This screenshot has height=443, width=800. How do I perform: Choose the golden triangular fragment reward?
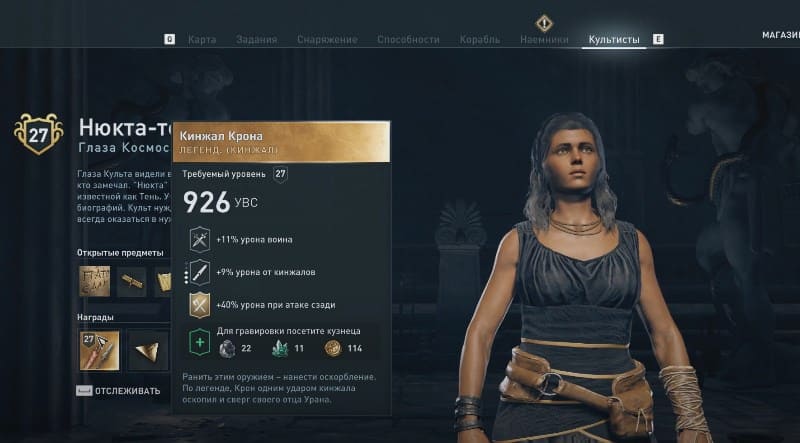(x=146, y=350)
